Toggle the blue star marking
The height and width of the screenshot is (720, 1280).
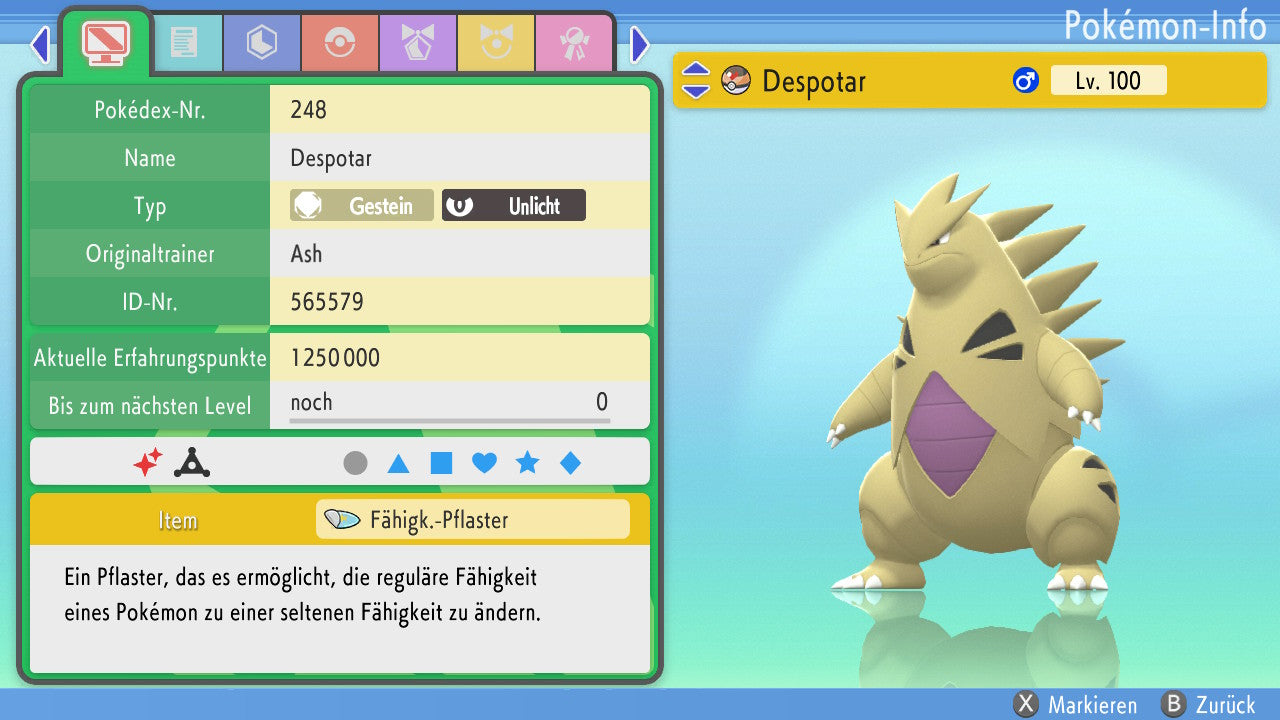click(x=527, y=463)
